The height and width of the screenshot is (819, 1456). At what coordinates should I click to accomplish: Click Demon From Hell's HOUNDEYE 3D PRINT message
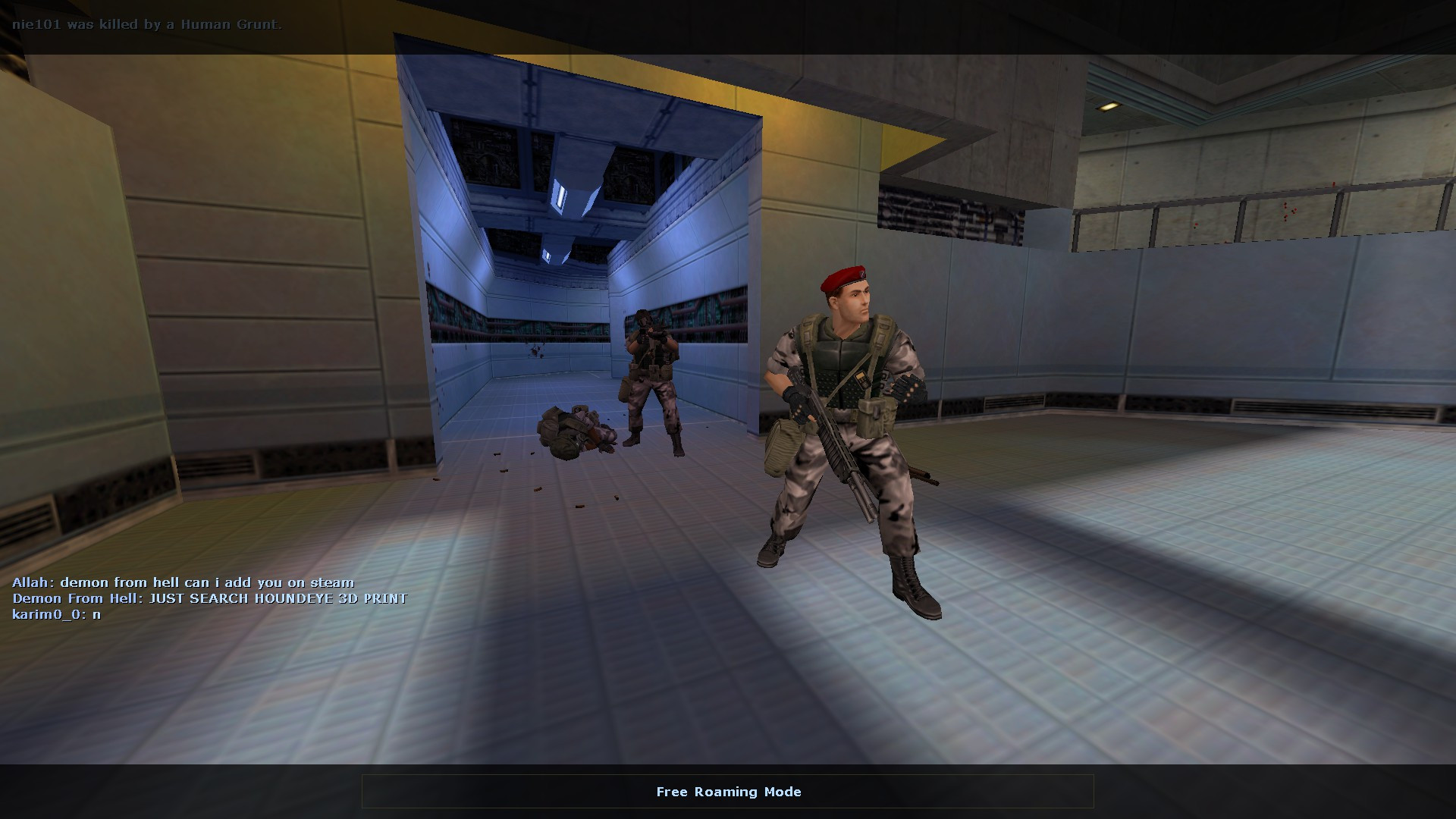(x=209, y=598)
